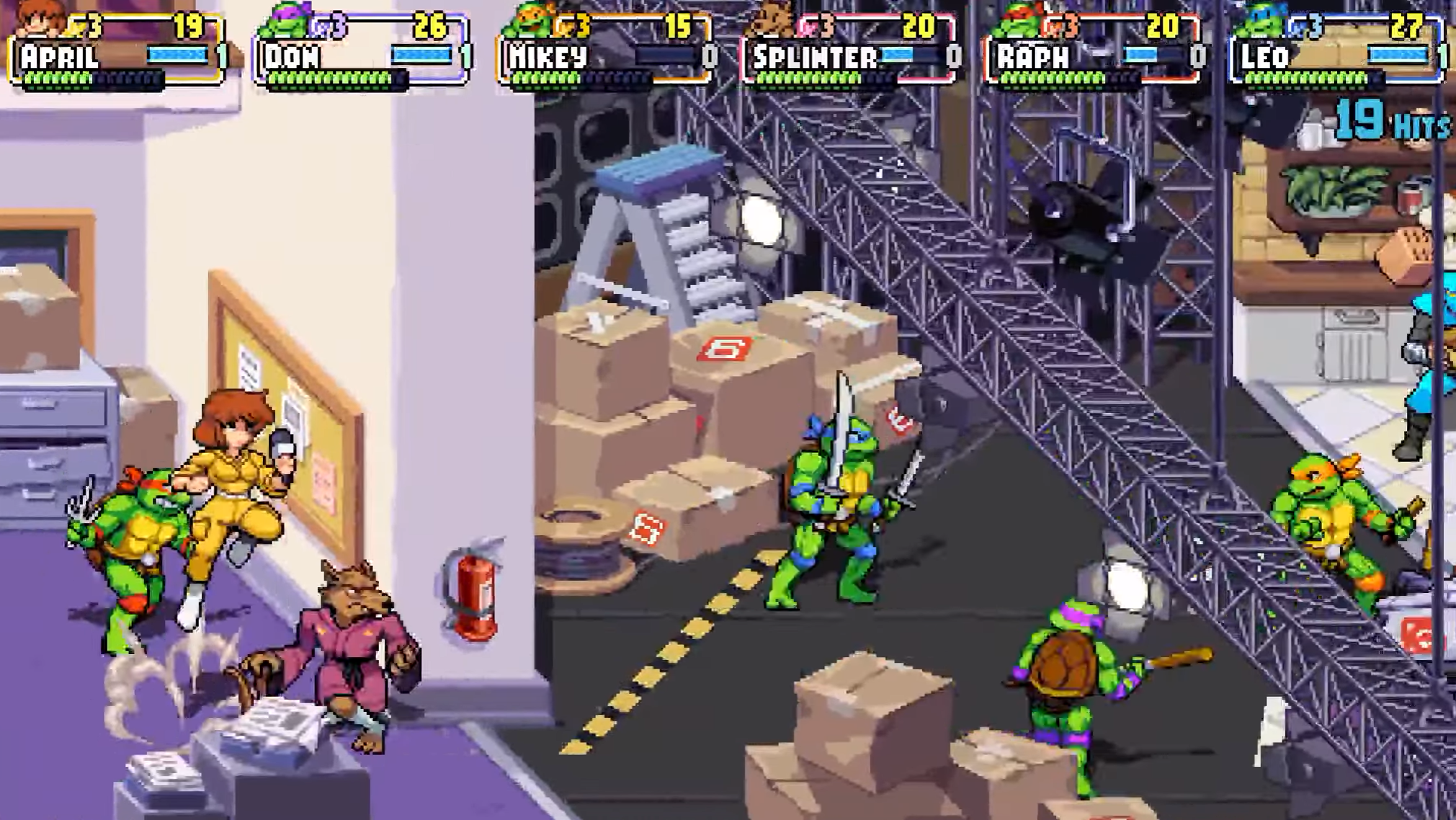Image resolution: width=1456 pixels, height=820 pixels.
Task: Select Splinter's rat portrait icon
Action: tap(773, 20)
